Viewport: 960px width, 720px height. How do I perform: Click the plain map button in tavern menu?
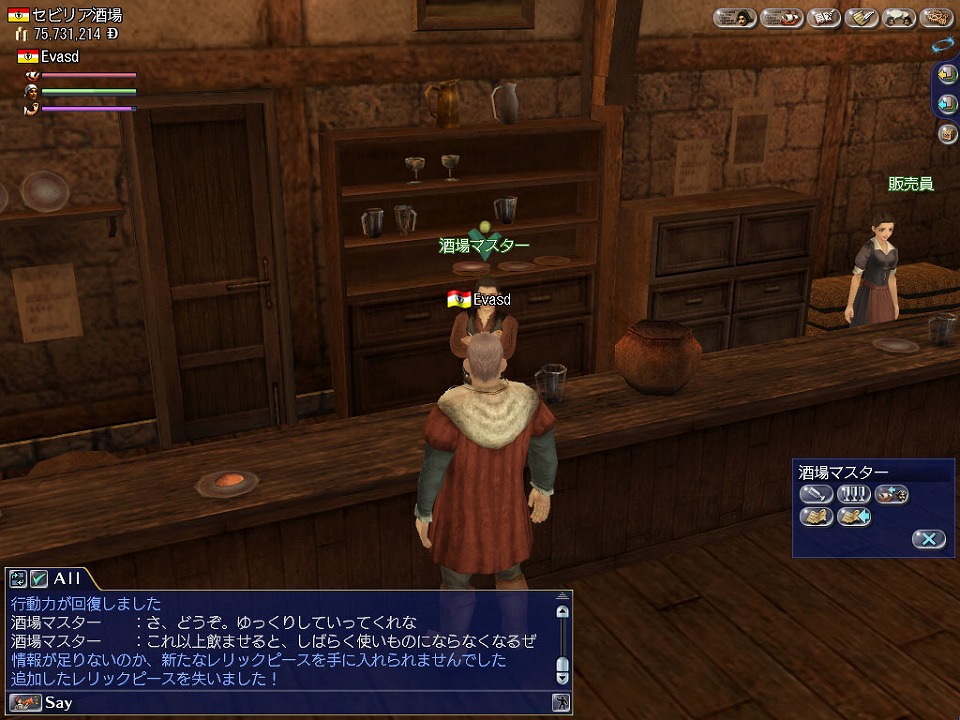click(x=815, y=516)
